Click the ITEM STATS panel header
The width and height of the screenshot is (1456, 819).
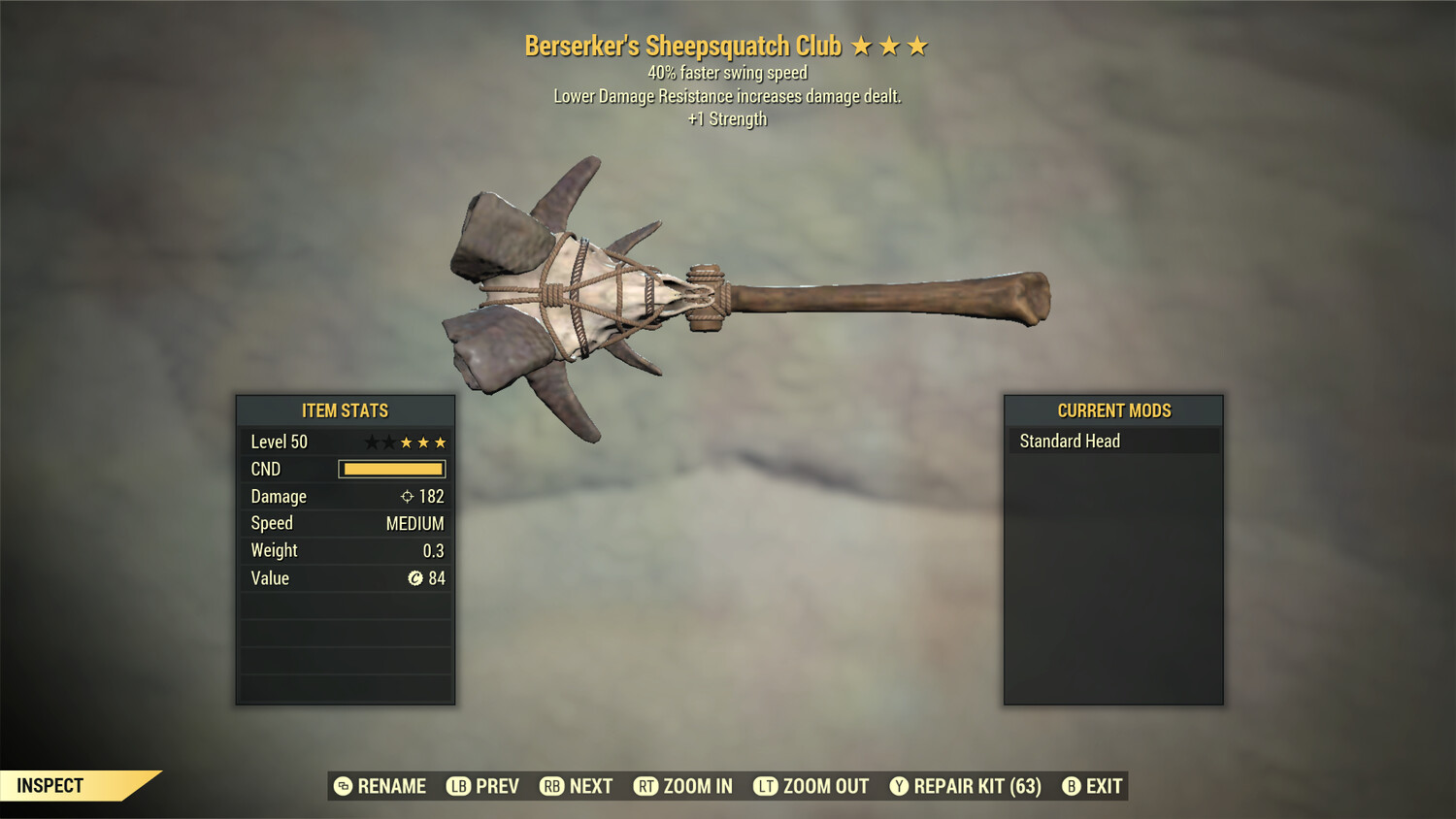tap(344, 410)
